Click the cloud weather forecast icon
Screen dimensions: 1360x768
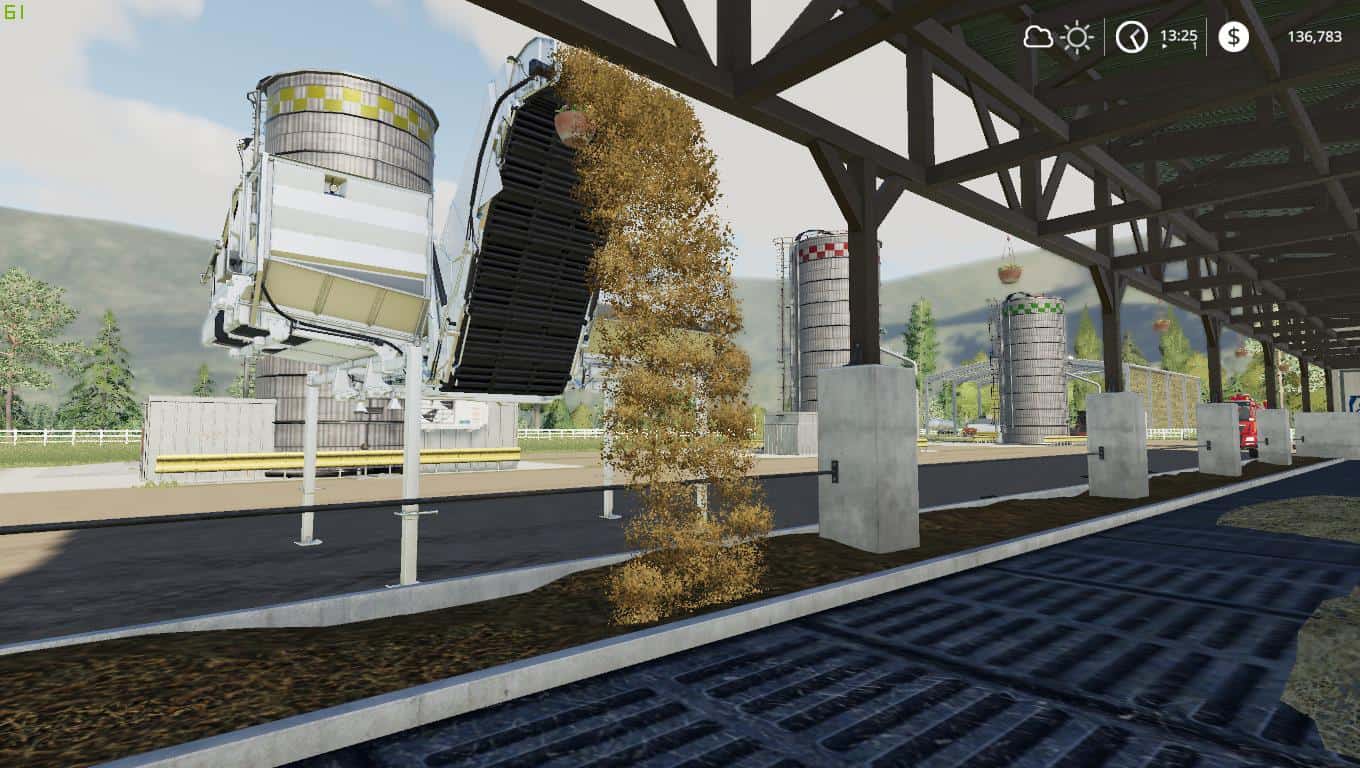coord(1038,36)
